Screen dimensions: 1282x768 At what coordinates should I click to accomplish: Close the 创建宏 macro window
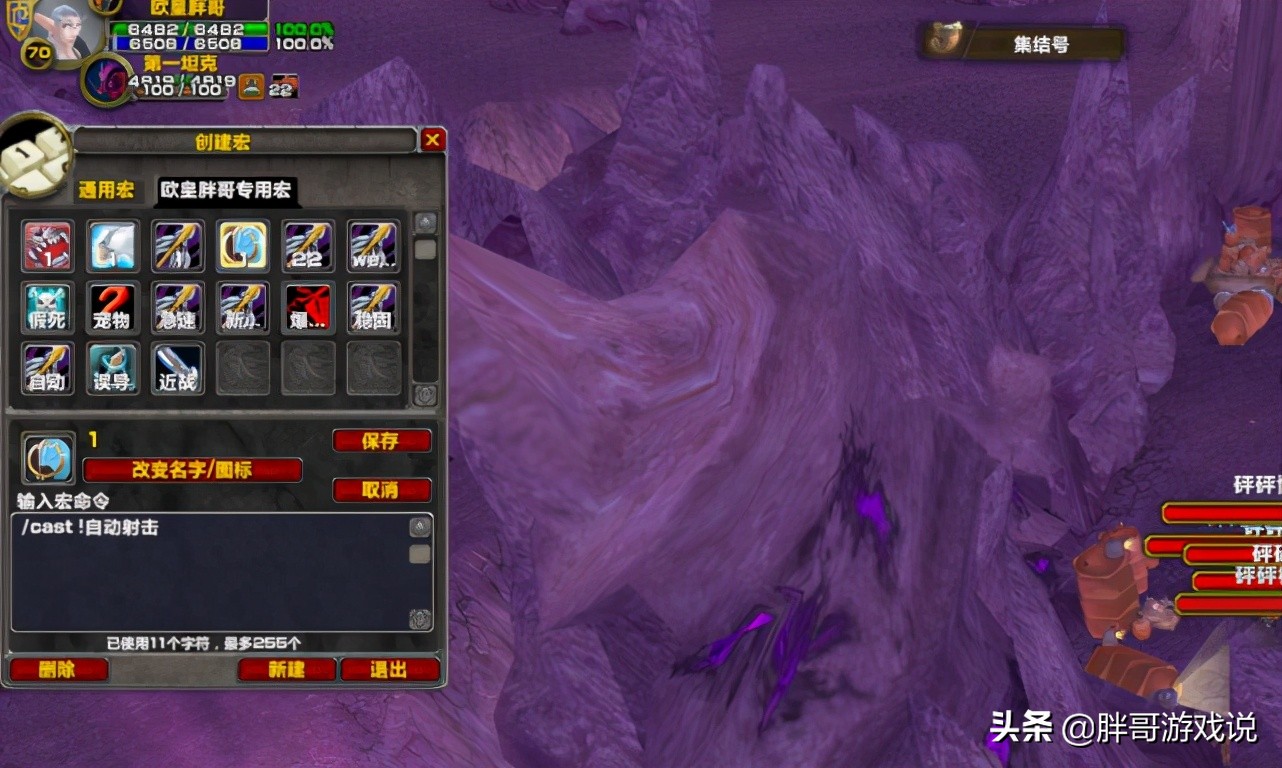click(433, 140)
